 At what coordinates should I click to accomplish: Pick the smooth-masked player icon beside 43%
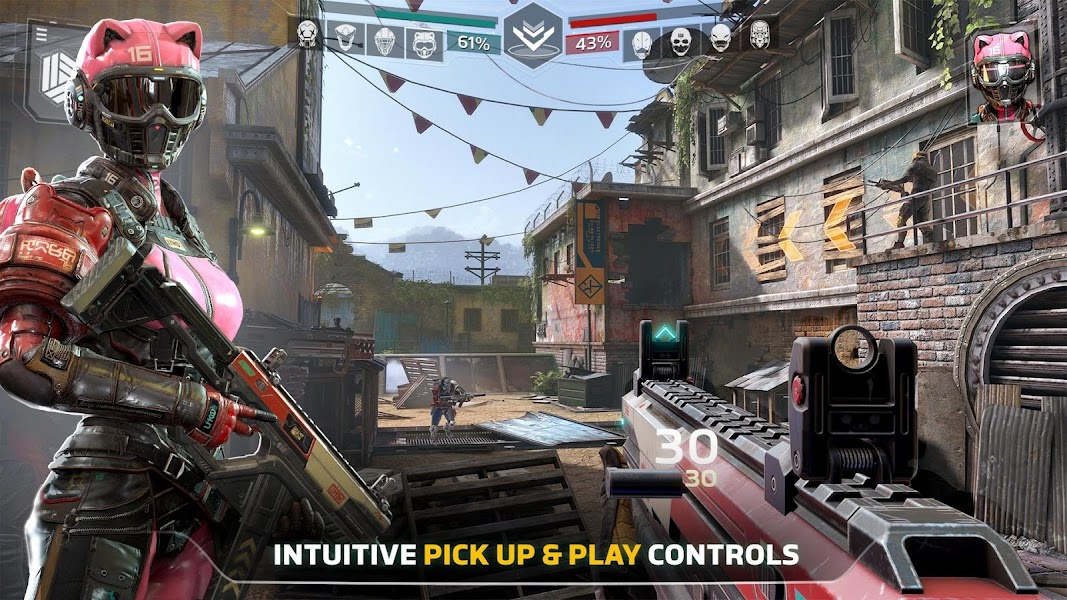point(642,42)
